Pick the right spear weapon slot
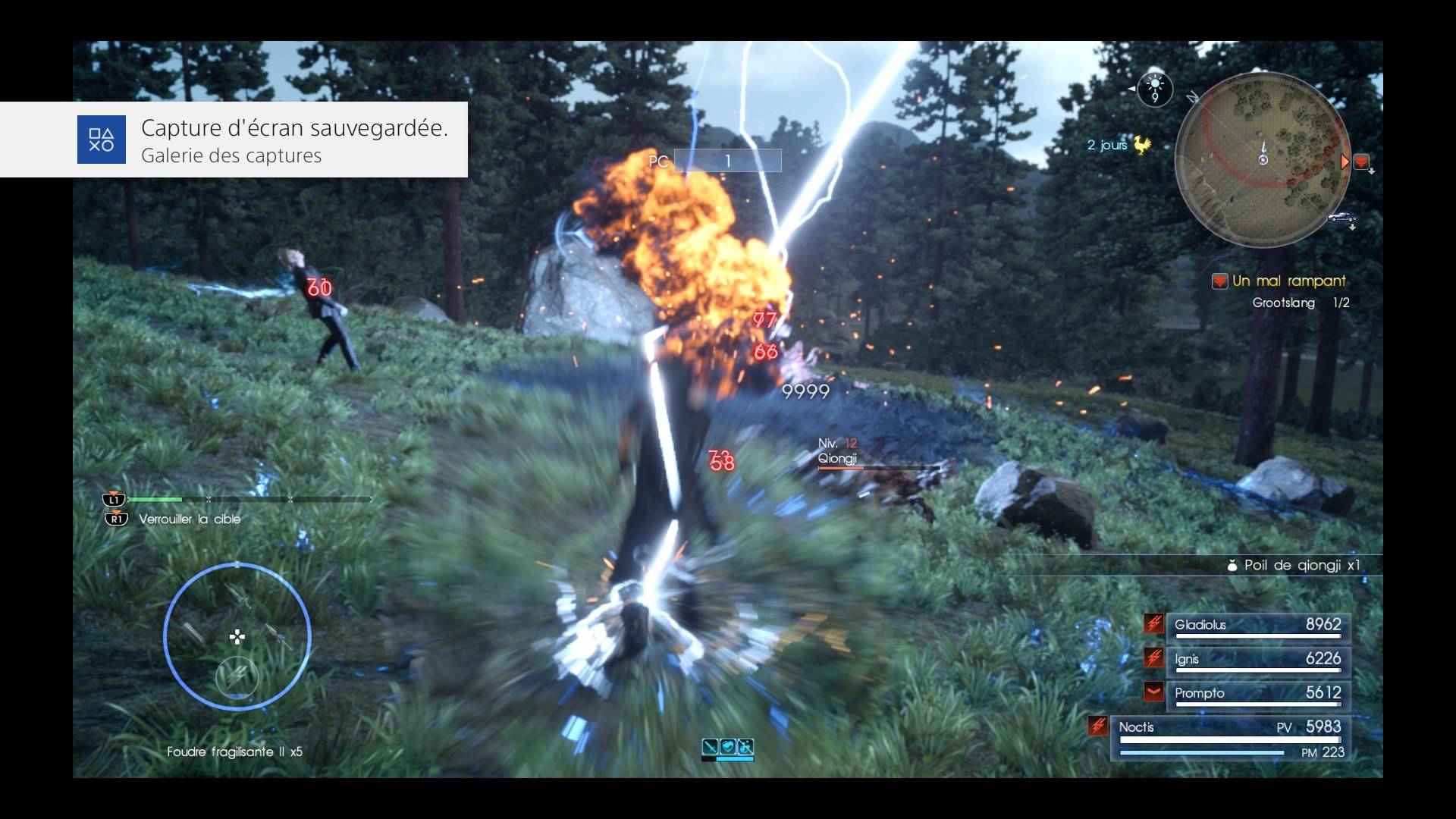Viewport: 1456px width, 819px height. click(278, 635)
